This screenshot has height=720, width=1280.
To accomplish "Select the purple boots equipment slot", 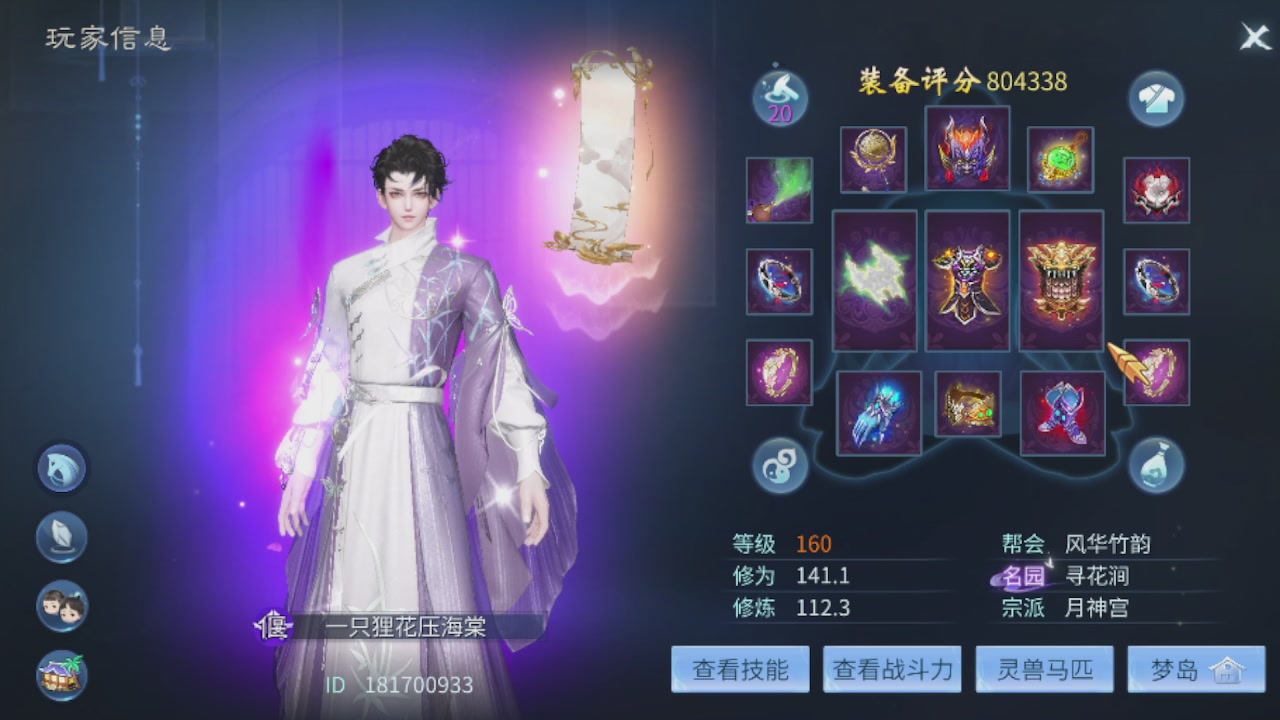I will coord(1062,410).
